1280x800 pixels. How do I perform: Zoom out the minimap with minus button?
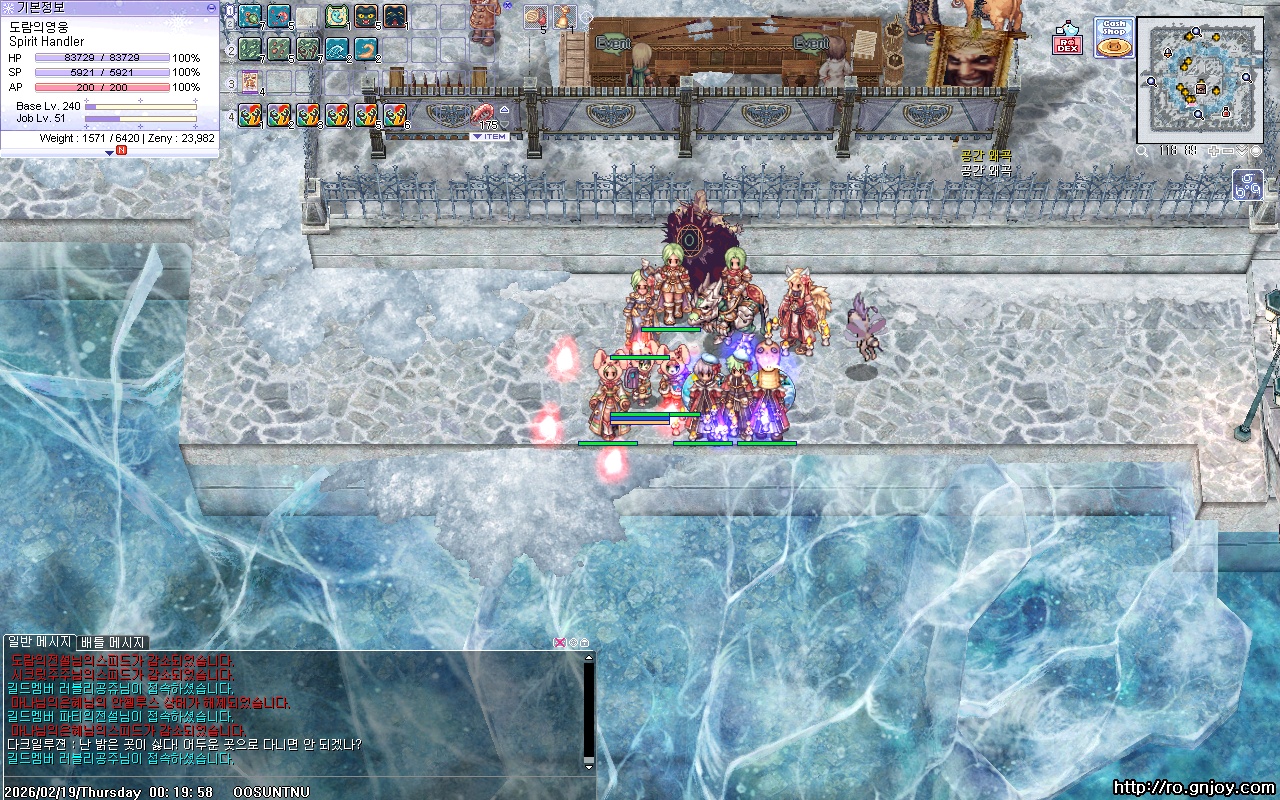point(1228,151)
